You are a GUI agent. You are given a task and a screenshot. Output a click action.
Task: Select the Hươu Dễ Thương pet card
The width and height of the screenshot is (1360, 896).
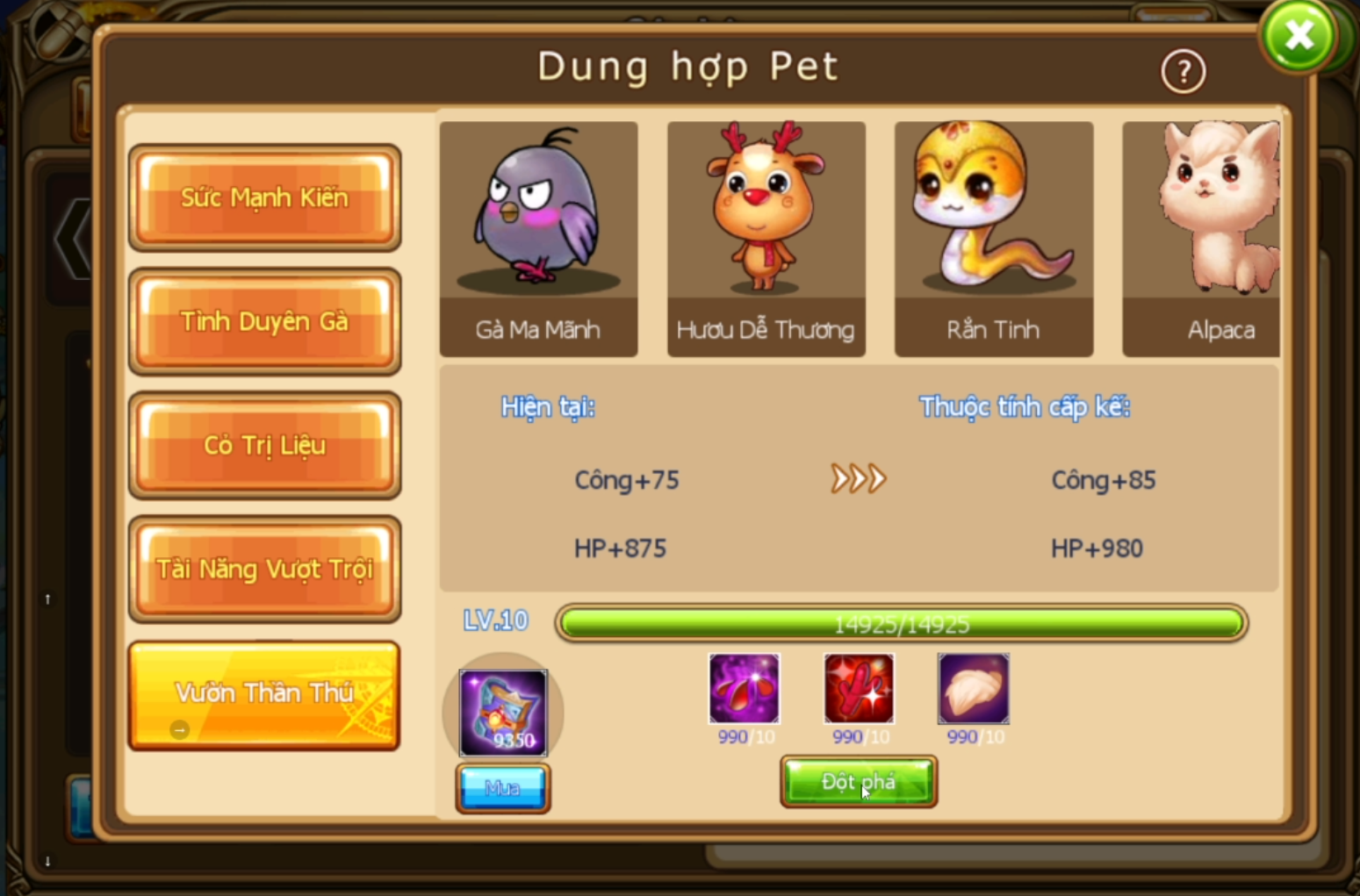coord(766,239)
